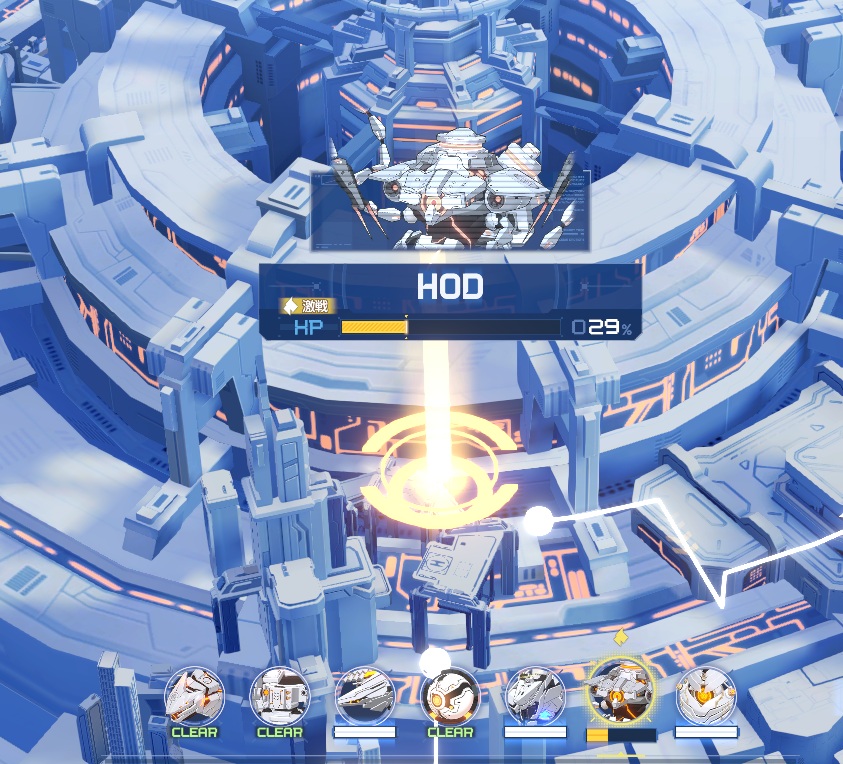Pick the blocky white mech boss portrait
The image size is (843, 764).
coord(279,696)
